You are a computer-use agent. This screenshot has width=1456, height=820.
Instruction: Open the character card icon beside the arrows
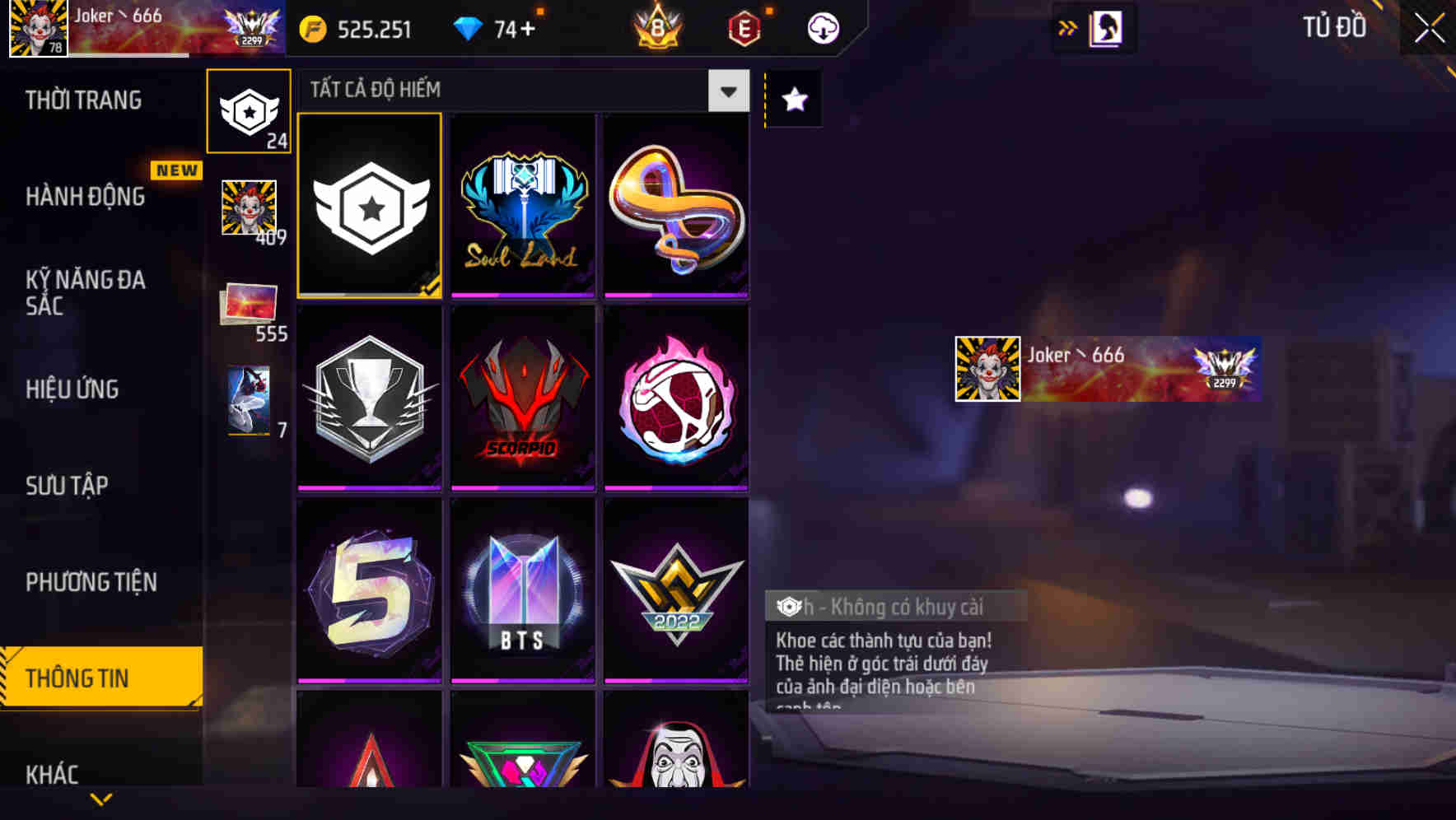coord(1106,27)
